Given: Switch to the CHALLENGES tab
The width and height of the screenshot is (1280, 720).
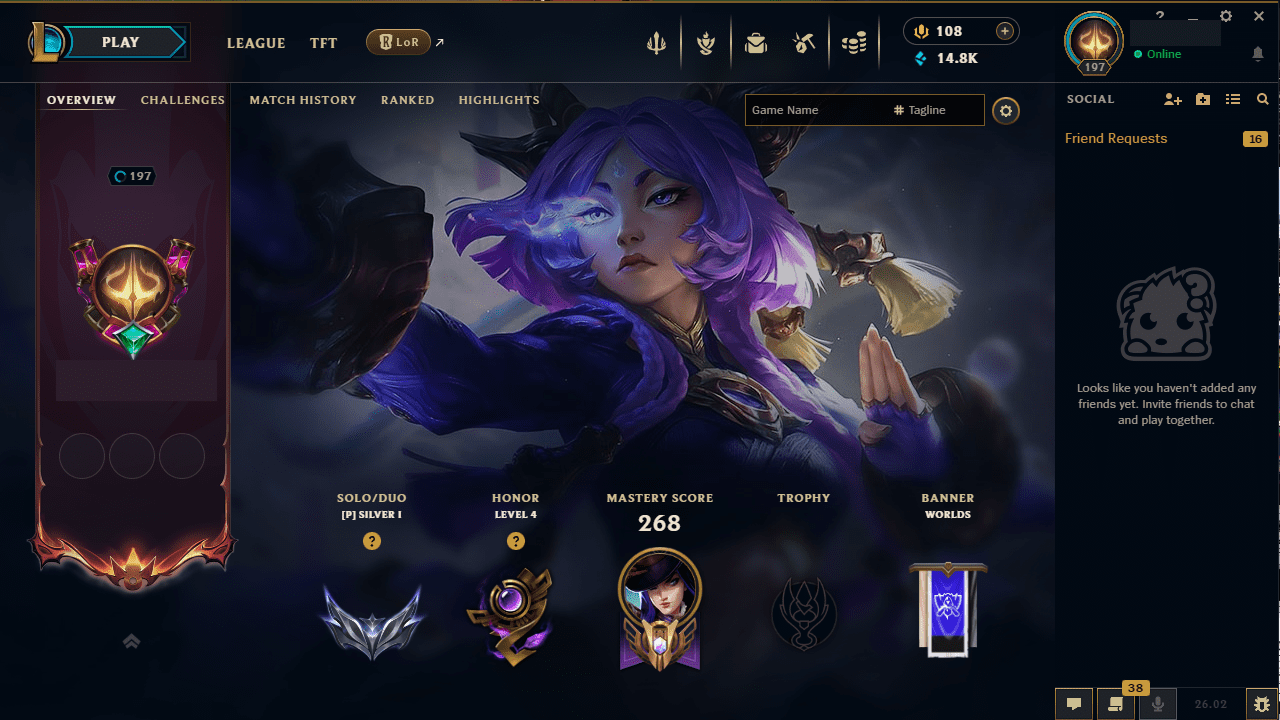Looking at the screenshot, I should click(x=183, y=100).
